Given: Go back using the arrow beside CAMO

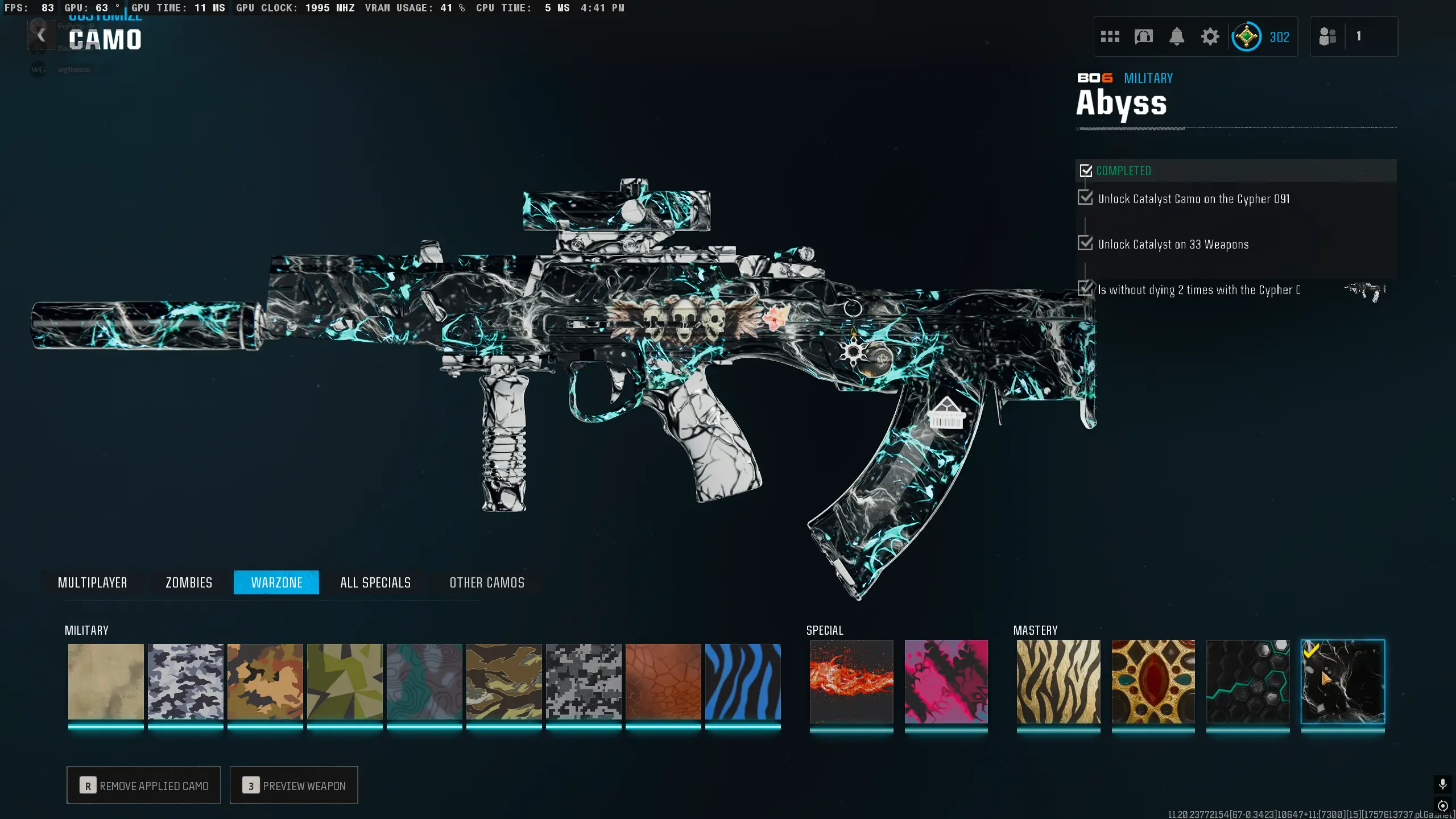Looking at the screenshot, I should 41,36.
